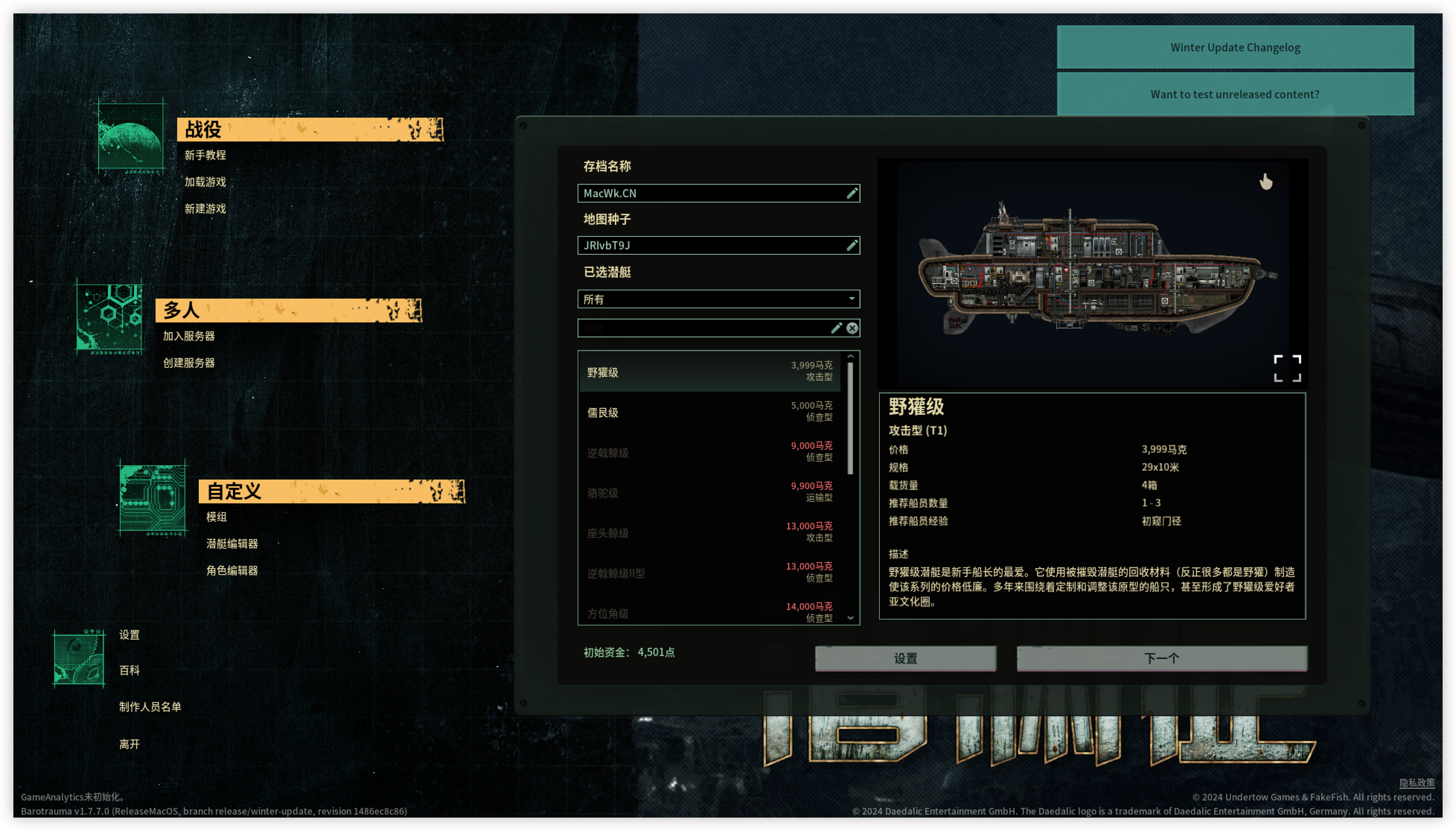Open the 隐私政策 privacy policy link
This screenshot has height=831, width=1456.
click(x=1416, y=783)
